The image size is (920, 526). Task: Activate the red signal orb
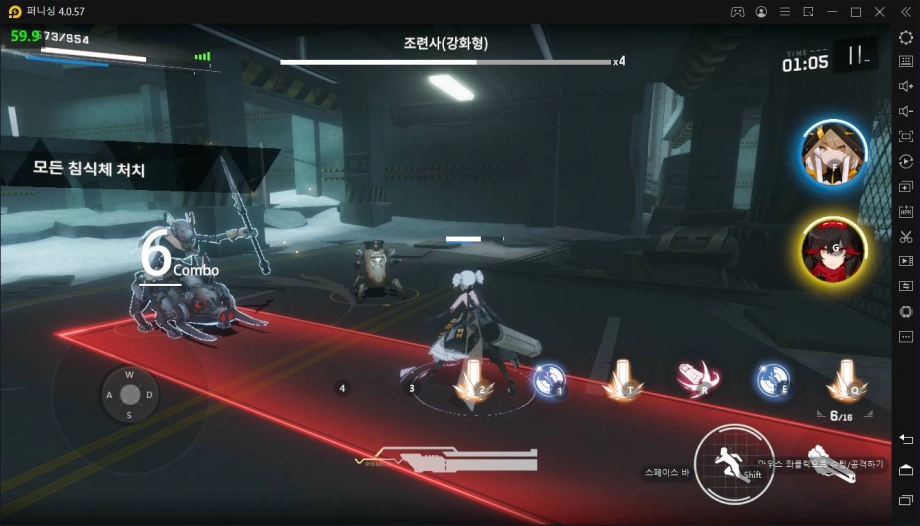(692, 378)
